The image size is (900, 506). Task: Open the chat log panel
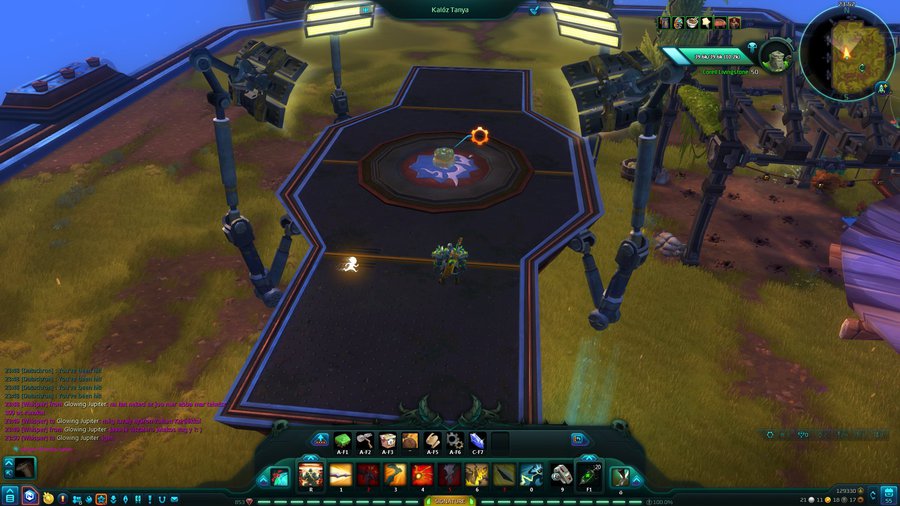(x=110, y=412)
